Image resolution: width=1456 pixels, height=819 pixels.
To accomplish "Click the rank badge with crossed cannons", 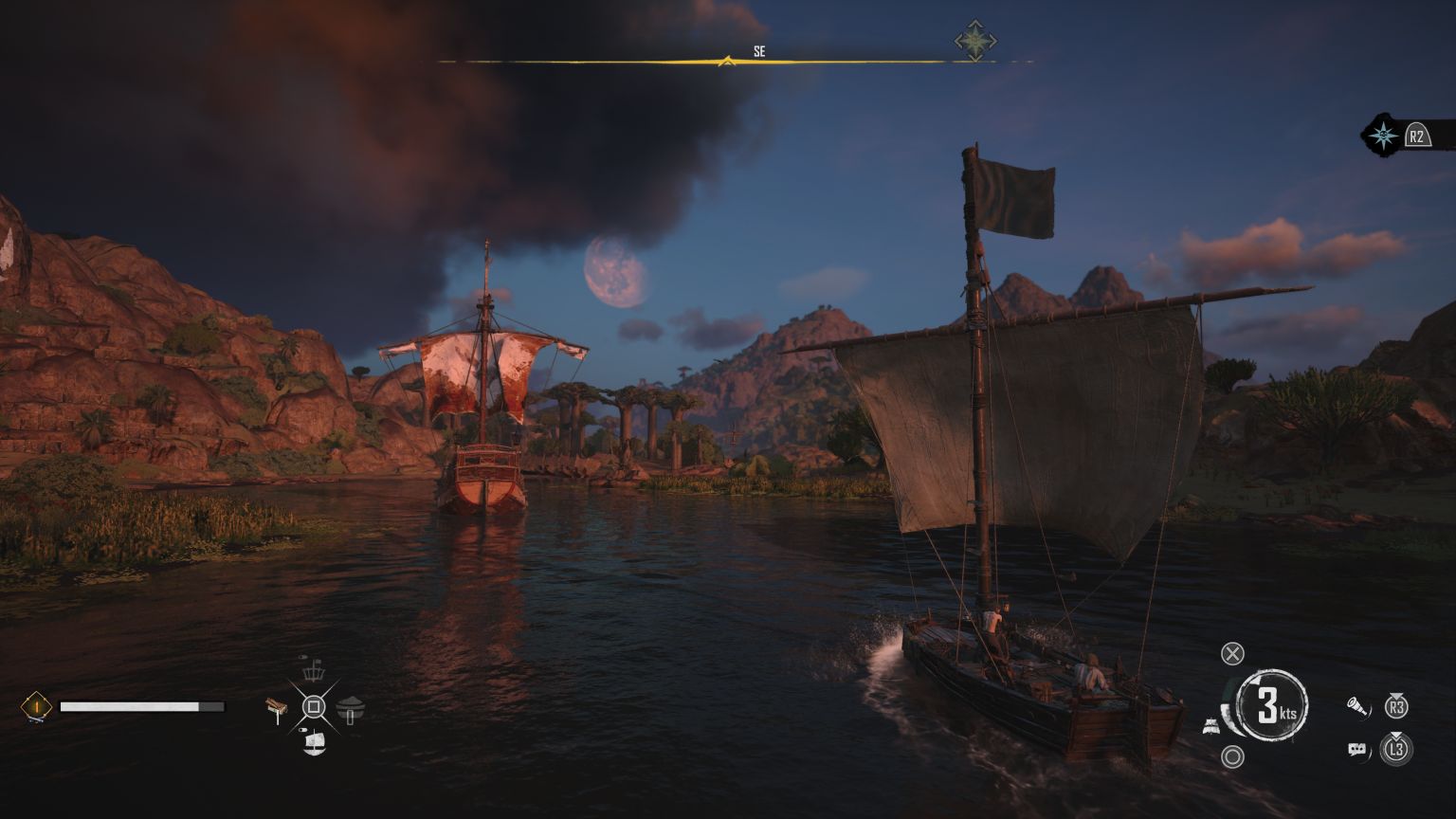I will pos(36,706).
